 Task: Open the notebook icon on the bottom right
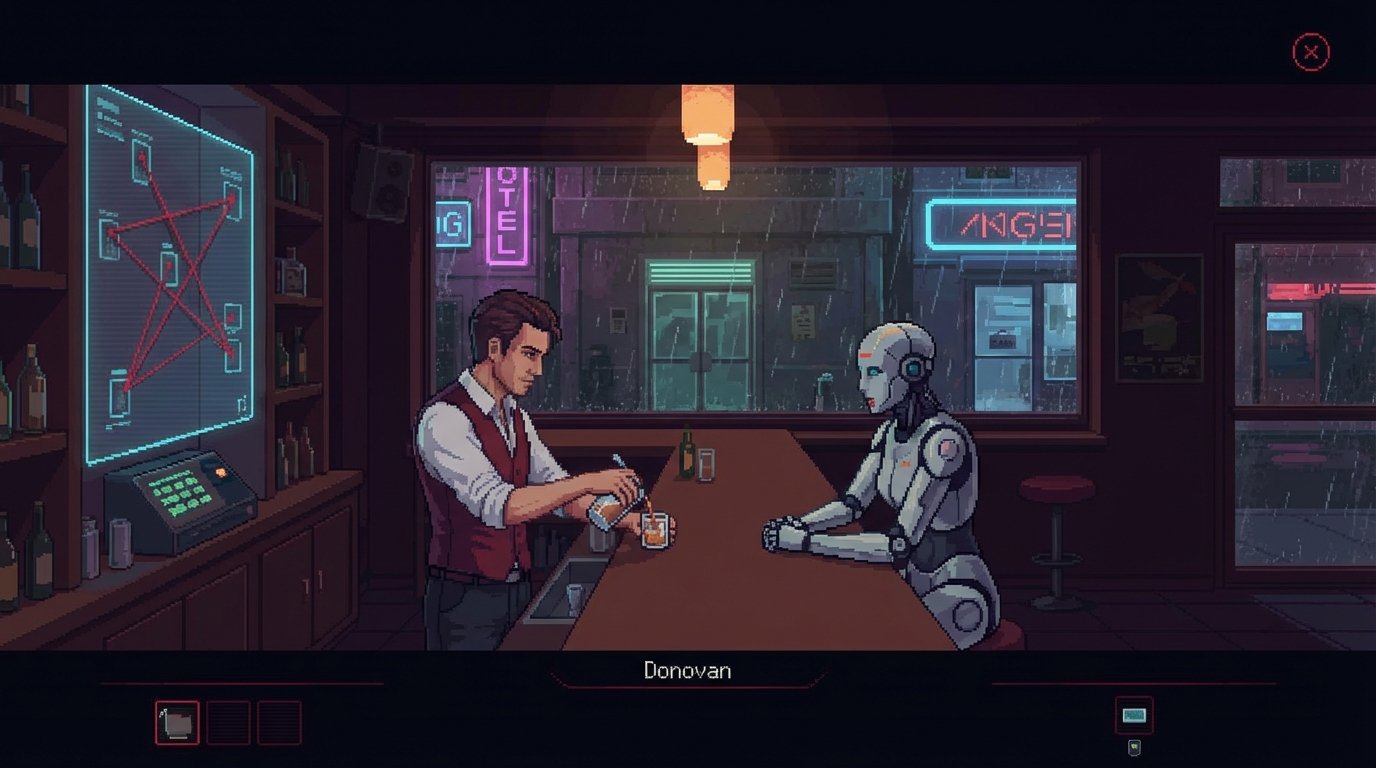pos(1133,714)
